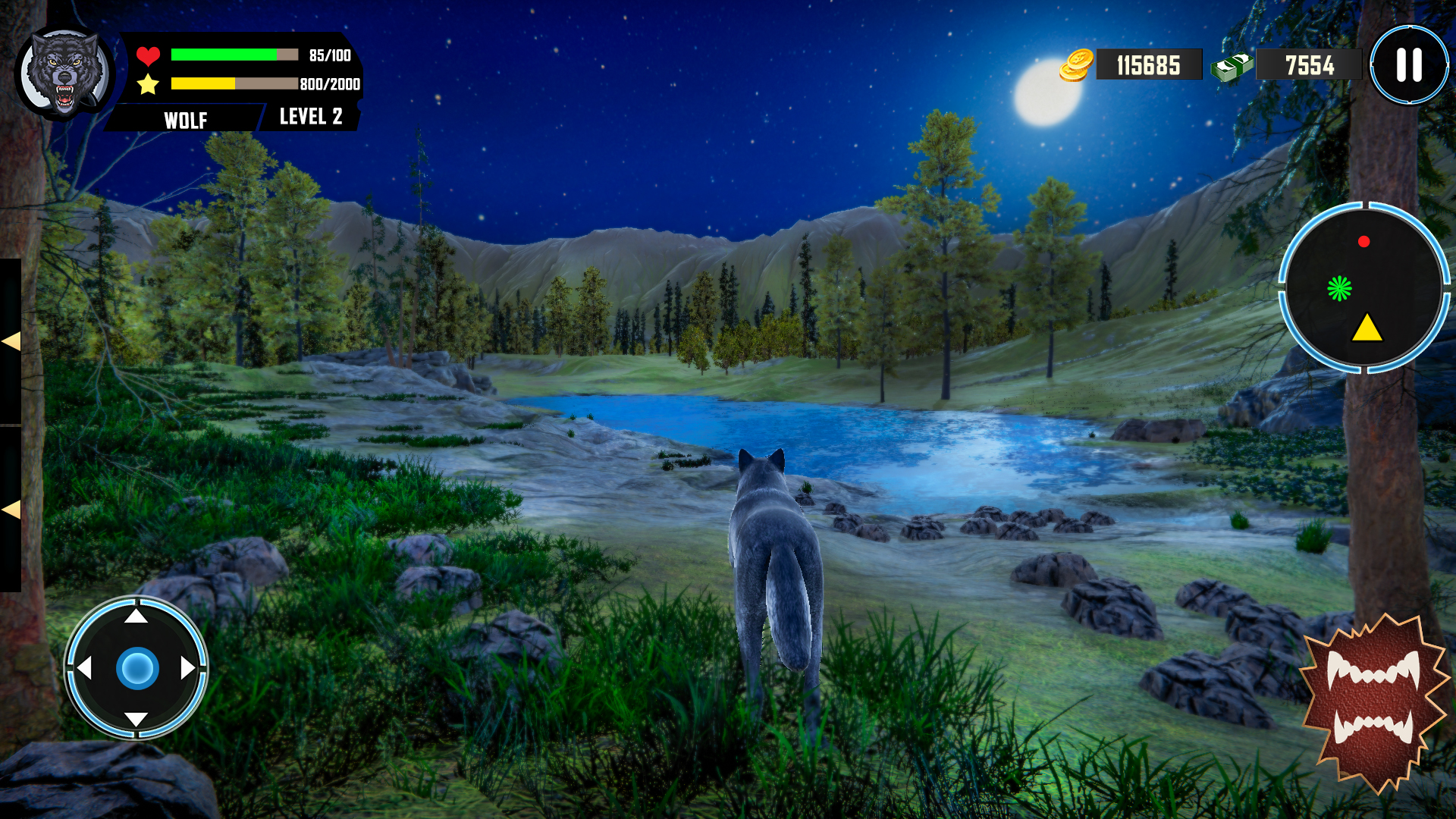Expand the upper left side panel arrow
This screenshot has width=1456, height=819.
(x=11, y=341)
